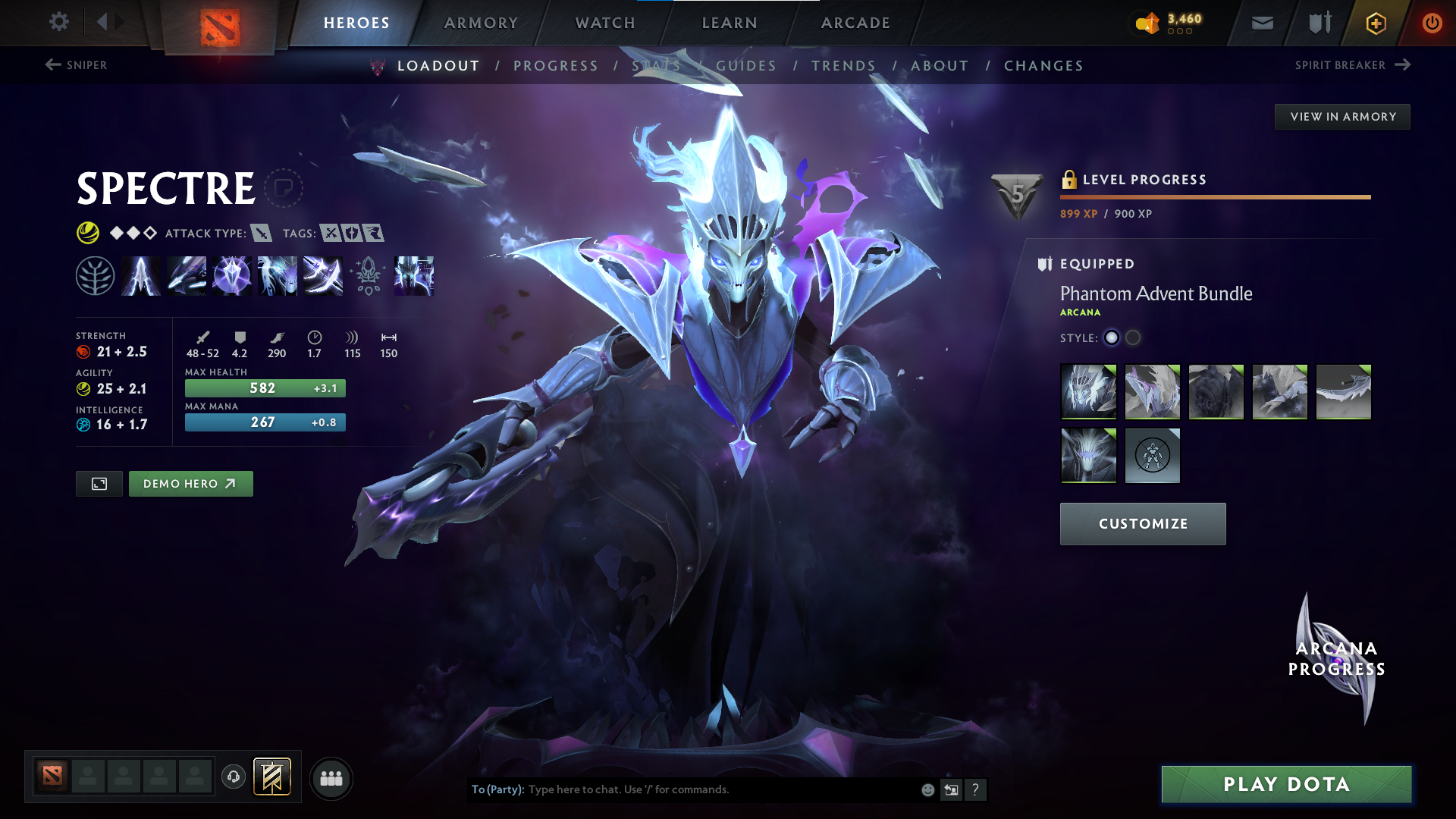Advance to Spirit Breaker with the right arrow
1456x819 pixels.
1403,65
